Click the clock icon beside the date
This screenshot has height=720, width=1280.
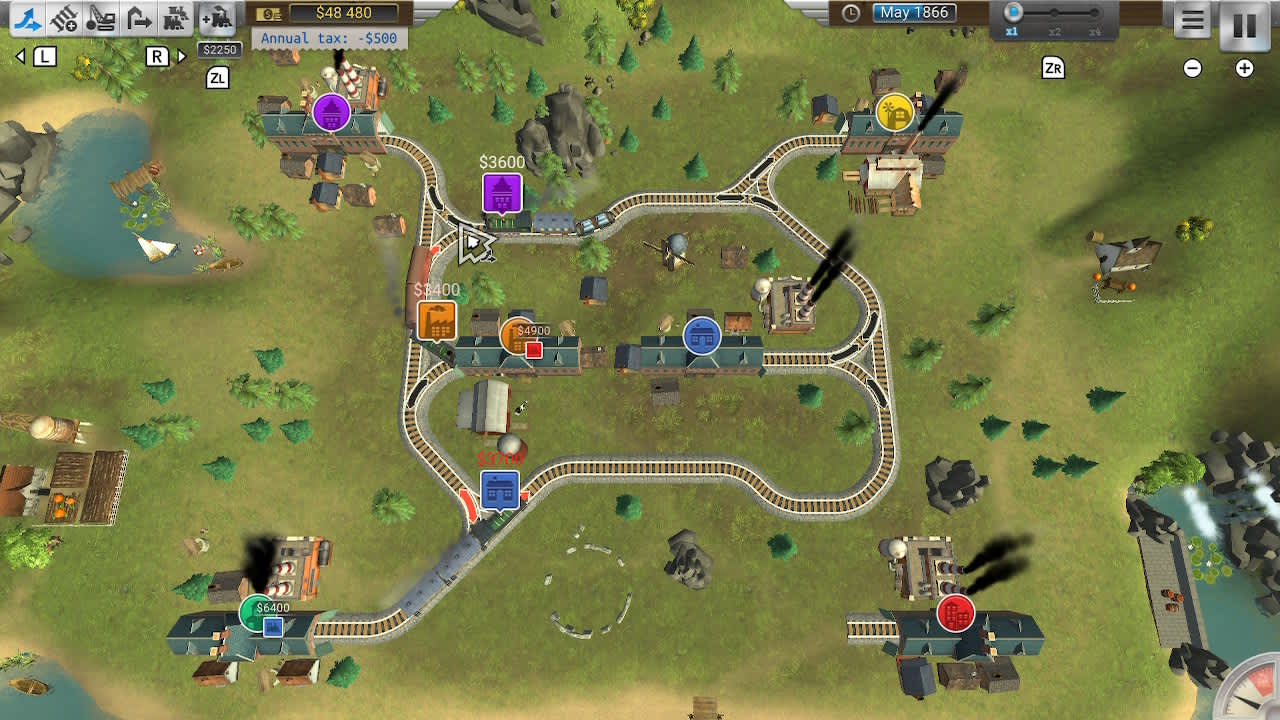(849, 12)
